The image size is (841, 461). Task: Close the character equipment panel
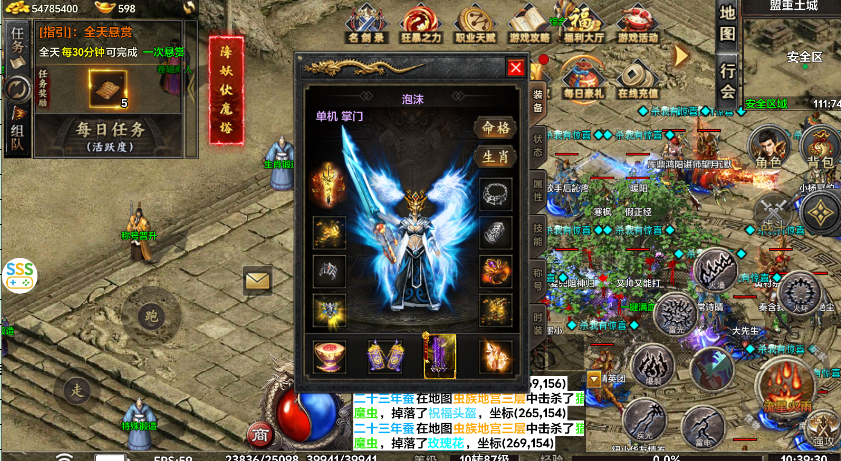pos(516,68)
